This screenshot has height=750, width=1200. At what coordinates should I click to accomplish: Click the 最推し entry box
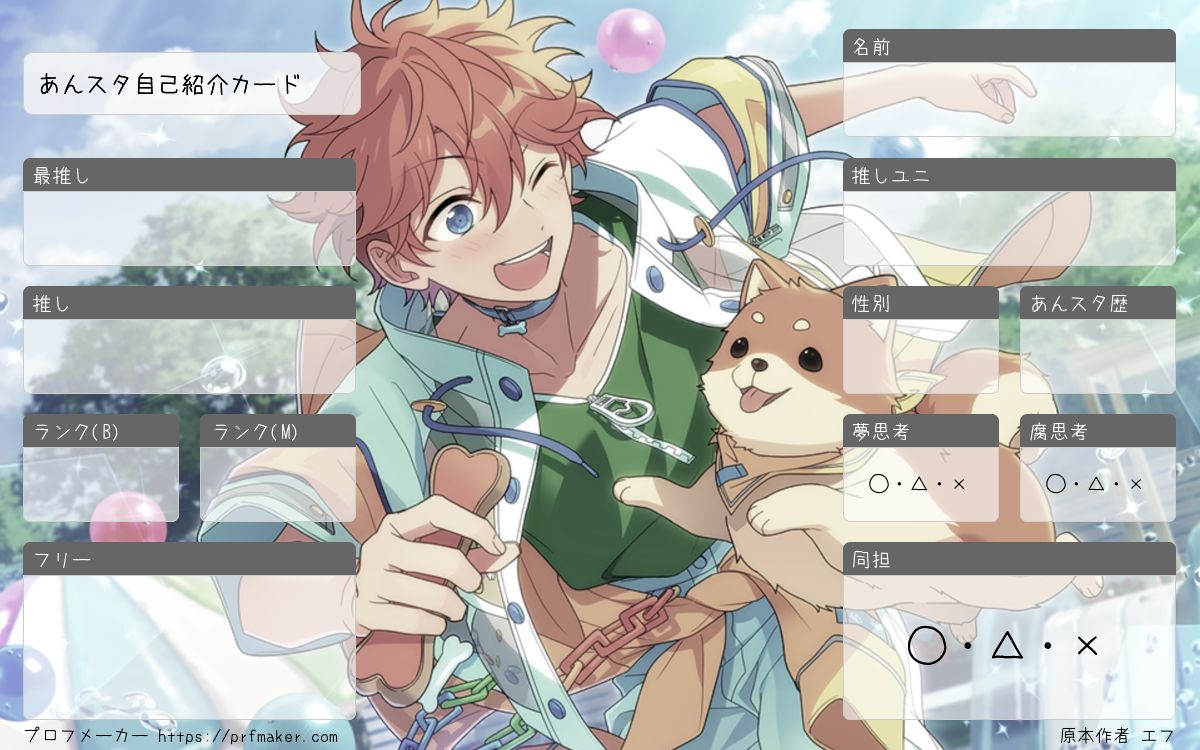click(x=189, y=228)
